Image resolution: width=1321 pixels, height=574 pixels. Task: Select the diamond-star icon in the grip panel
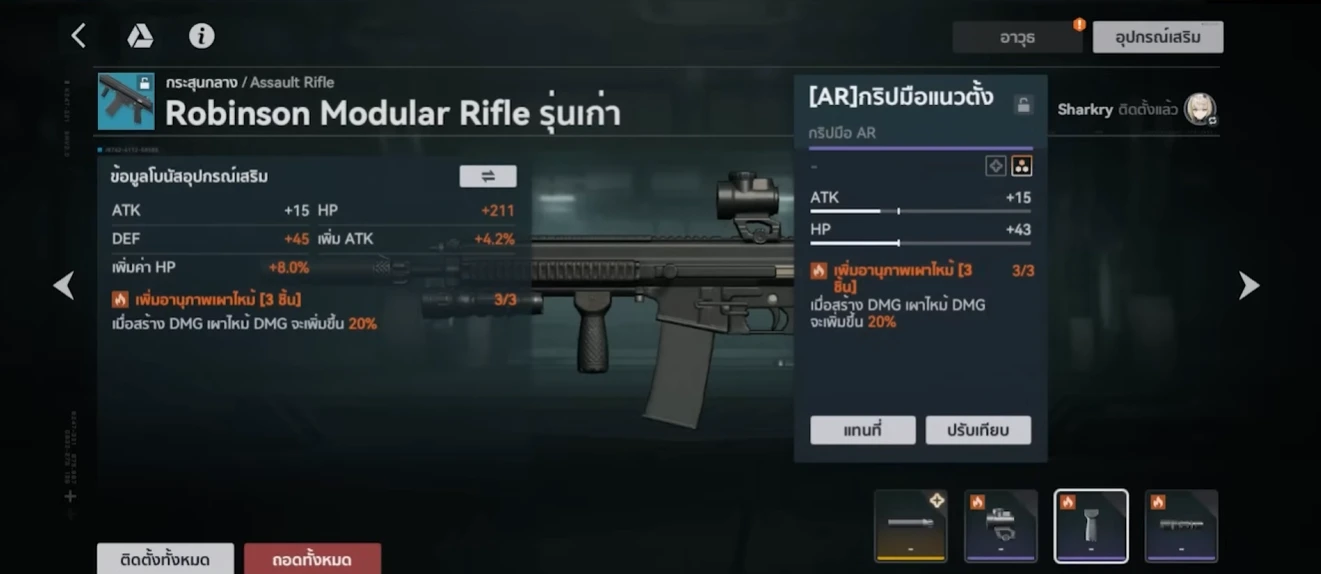click(996, 166)
